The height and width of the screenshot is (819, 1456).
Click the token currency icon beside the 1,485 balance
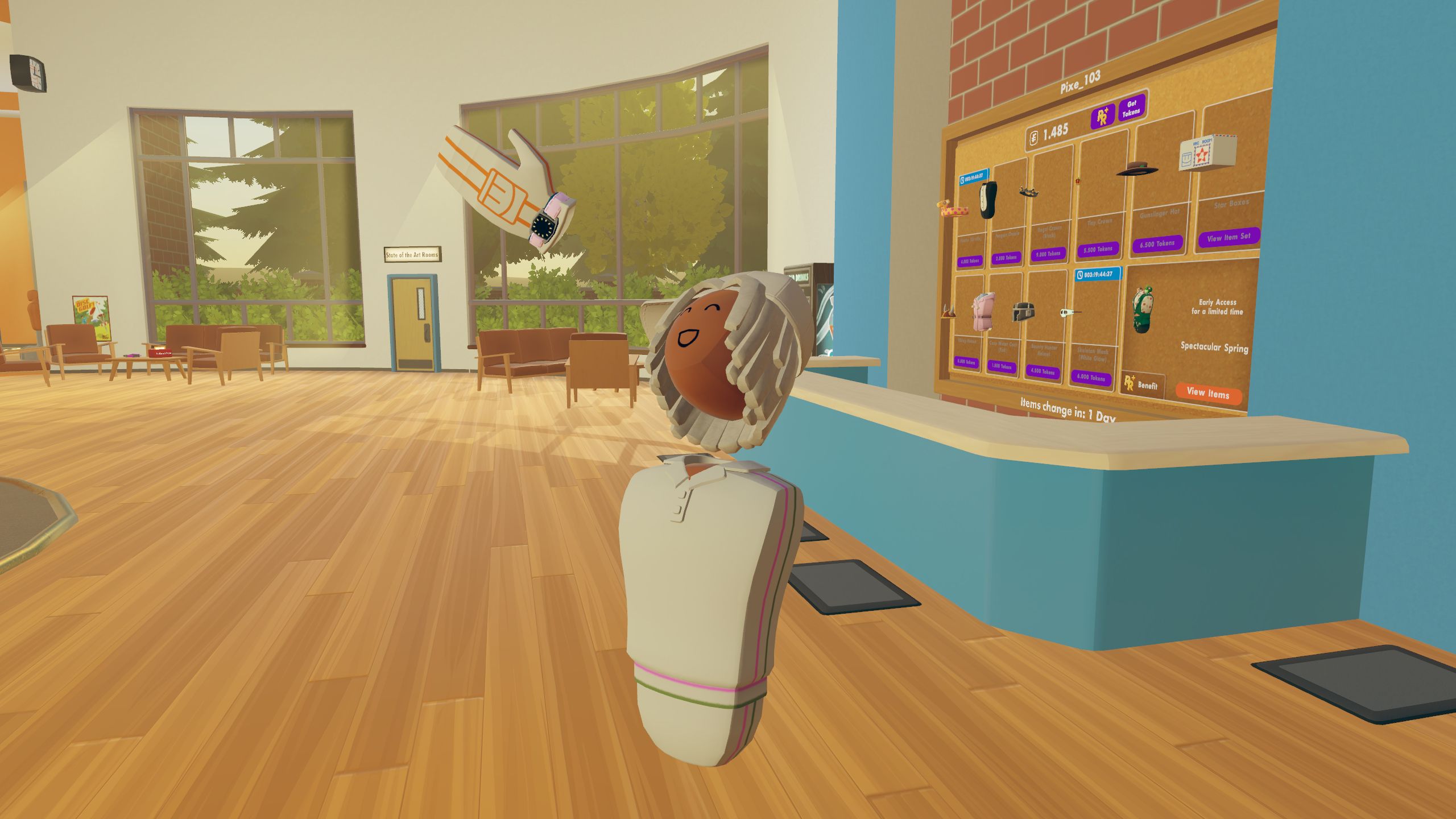tap(1034, 136)
